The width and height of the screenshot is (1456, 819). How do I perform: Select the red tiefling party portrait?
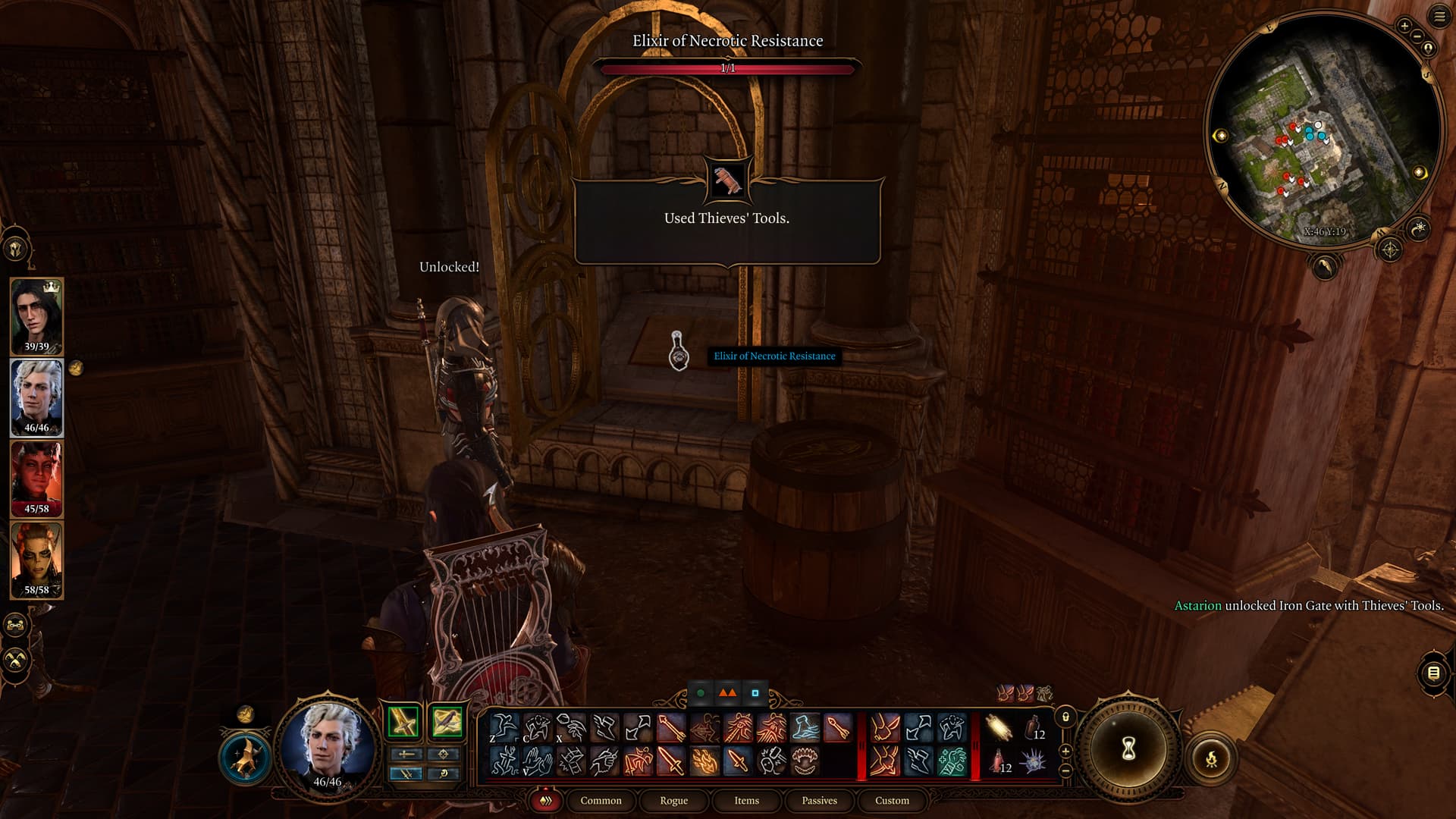(x=36, y=478)
